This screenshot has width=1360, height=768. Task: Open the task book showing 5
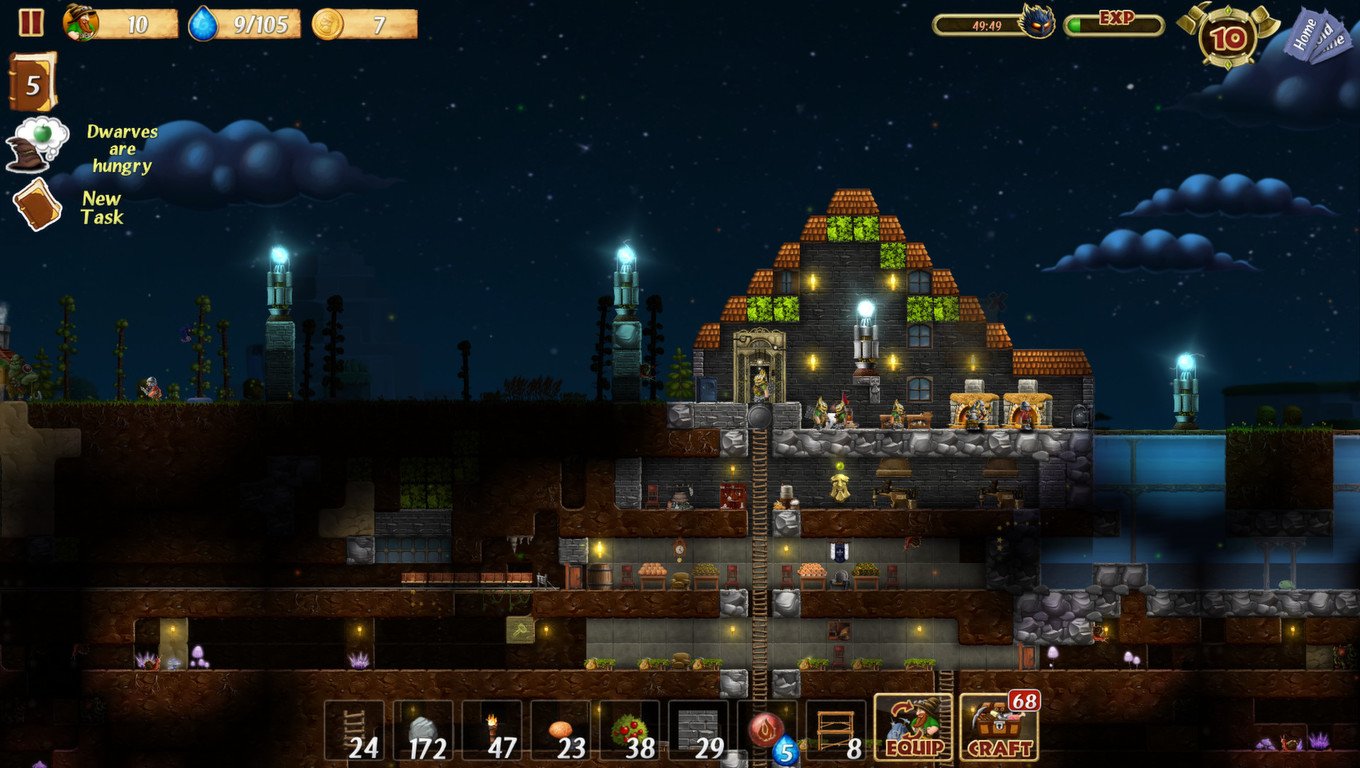click(32, 83)
